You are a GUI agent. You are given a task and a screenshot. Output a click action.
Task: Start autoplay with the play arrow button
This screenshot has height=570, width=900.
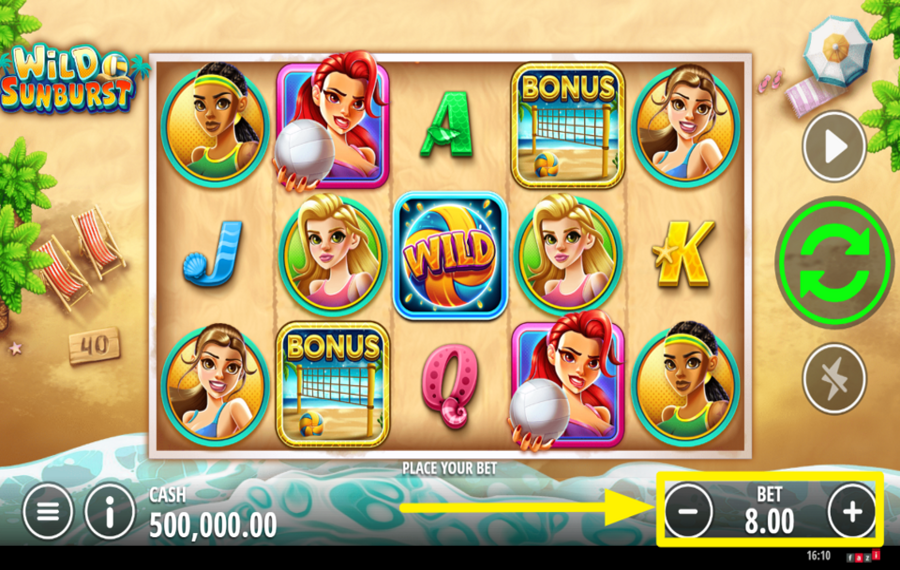pos(834,147)
